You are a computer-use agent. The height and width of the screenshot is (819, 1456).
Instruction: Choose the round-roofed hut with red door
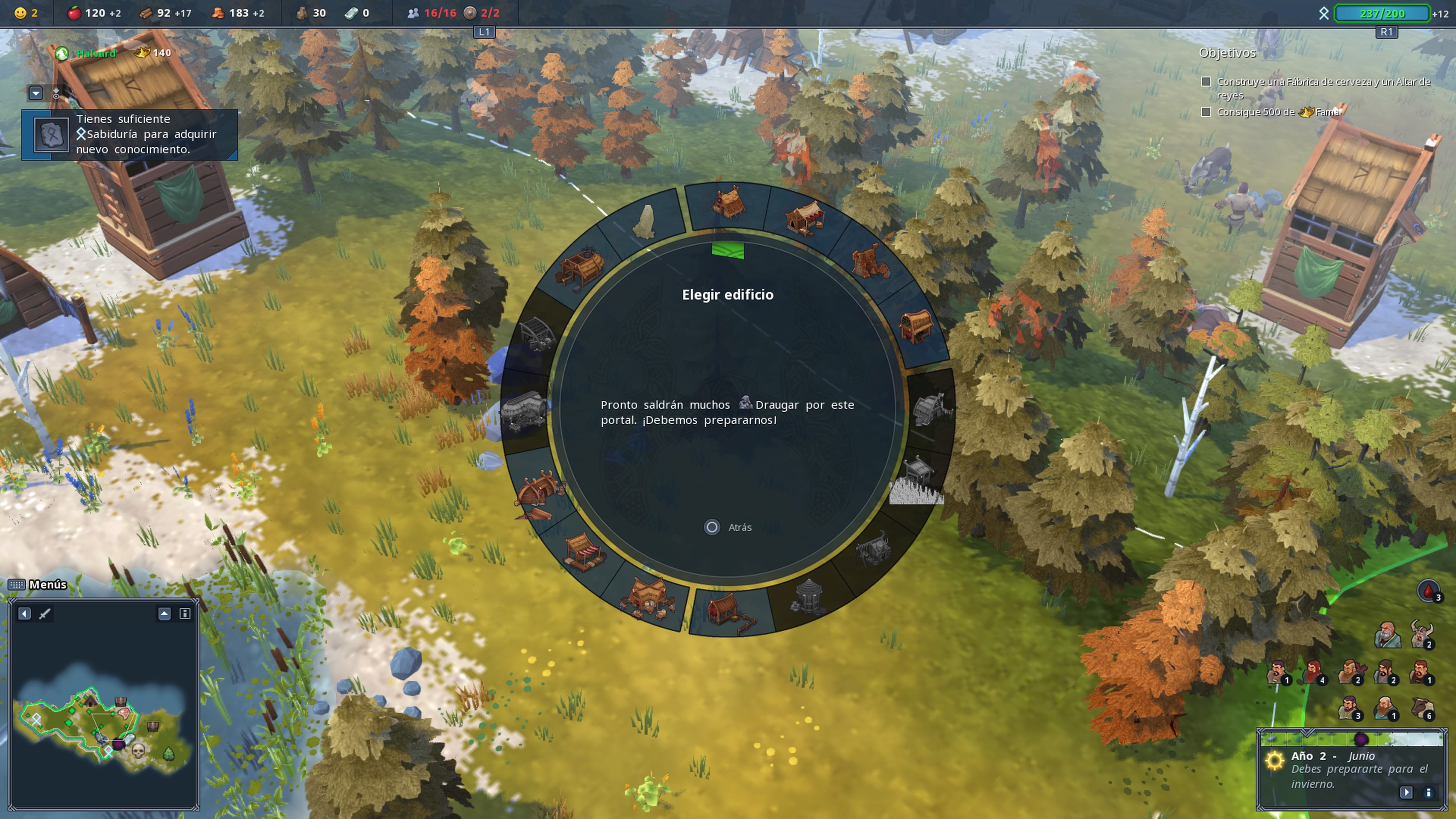915,326
